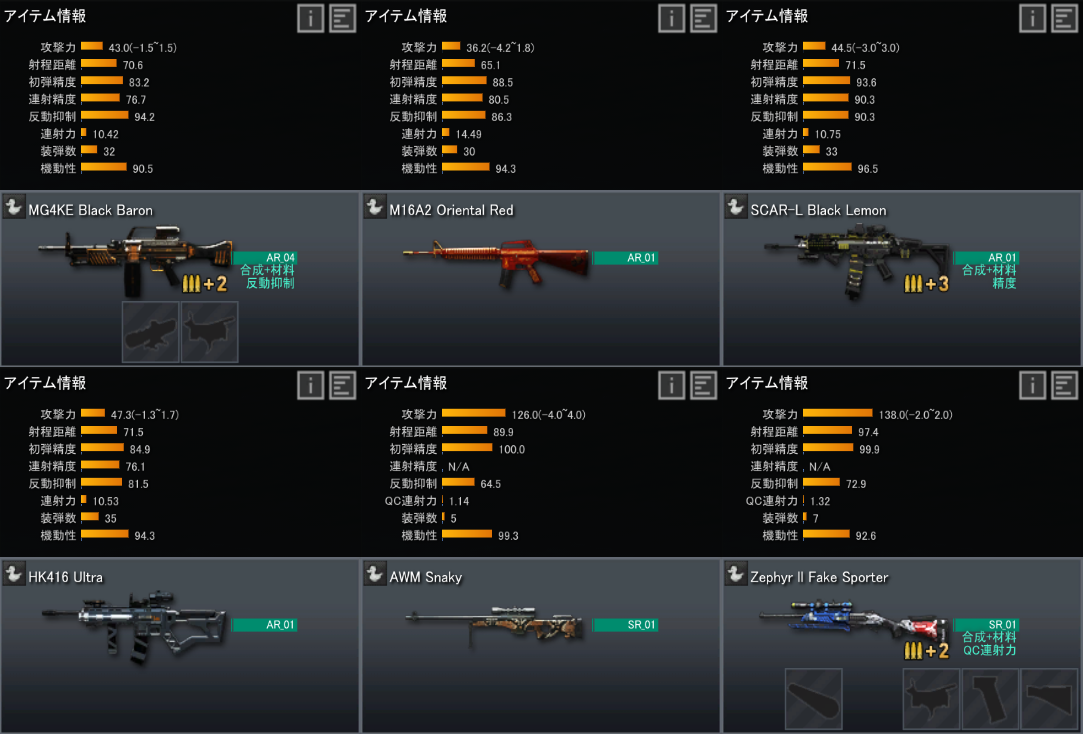1083x734 pixels.
Task: Click the list button above Zephyr II stats
Action: 1065,385
